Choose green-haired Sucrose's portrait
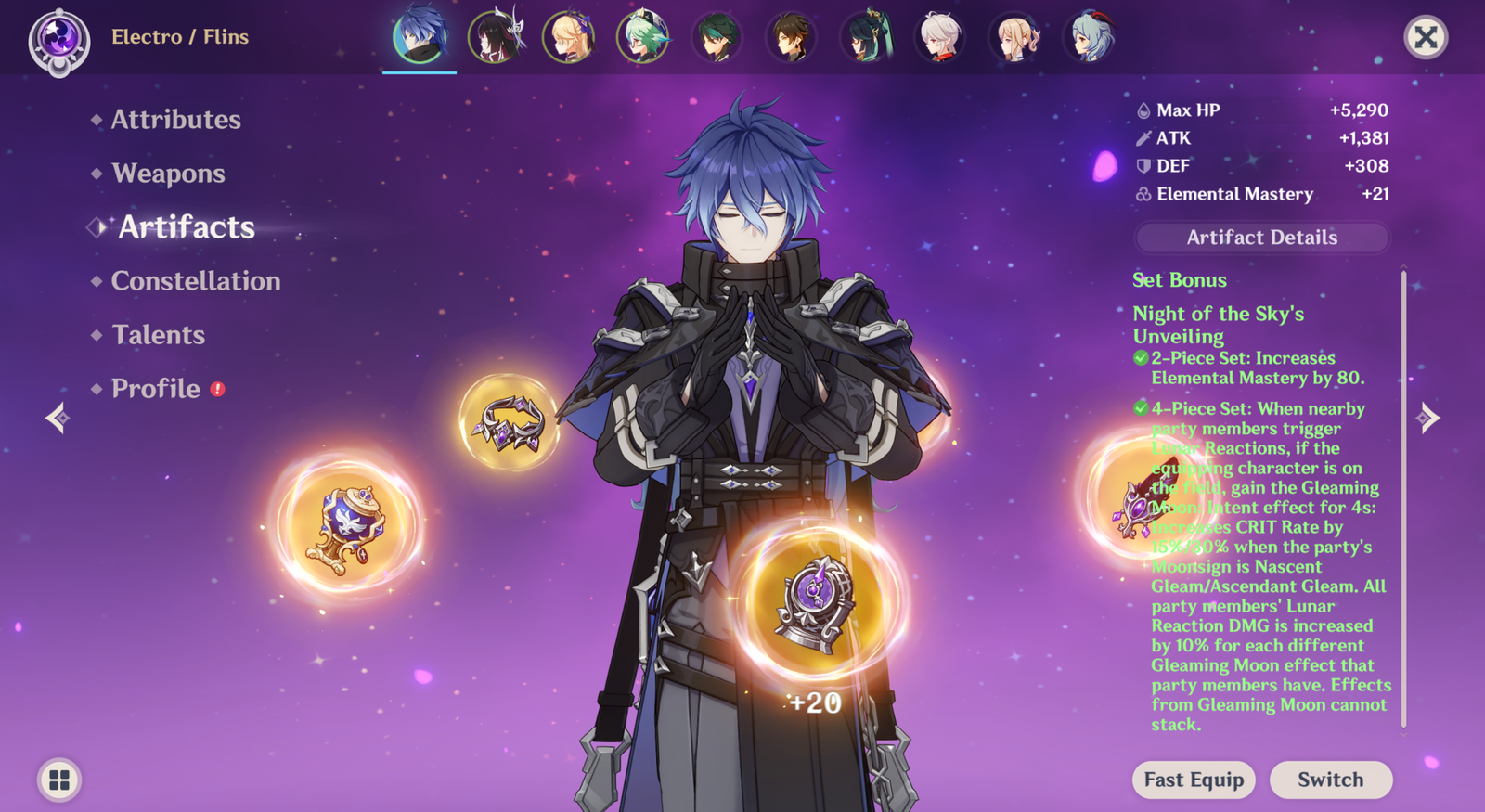The image size is (1485, 812). [x=642, y=37]
